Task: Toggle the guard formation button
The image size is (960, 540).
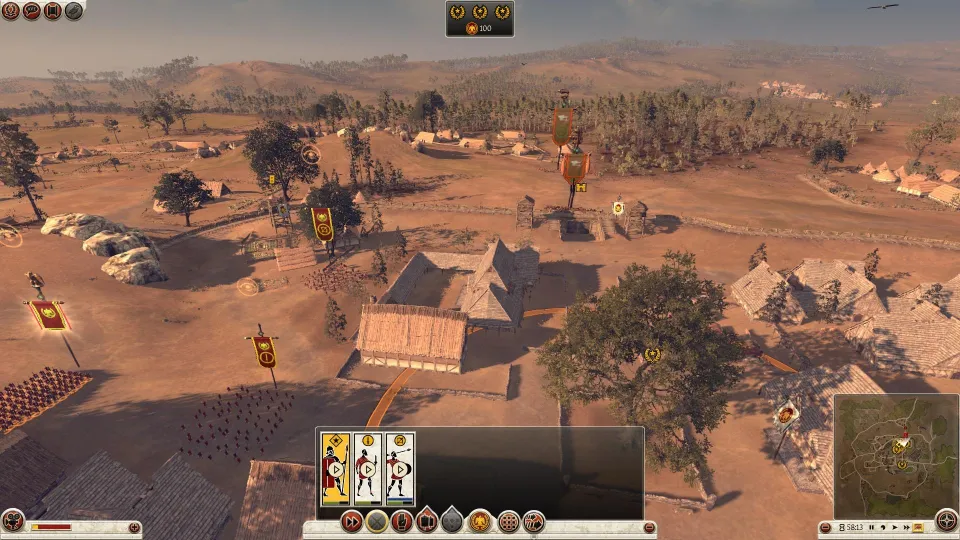Action: (427, 521)
